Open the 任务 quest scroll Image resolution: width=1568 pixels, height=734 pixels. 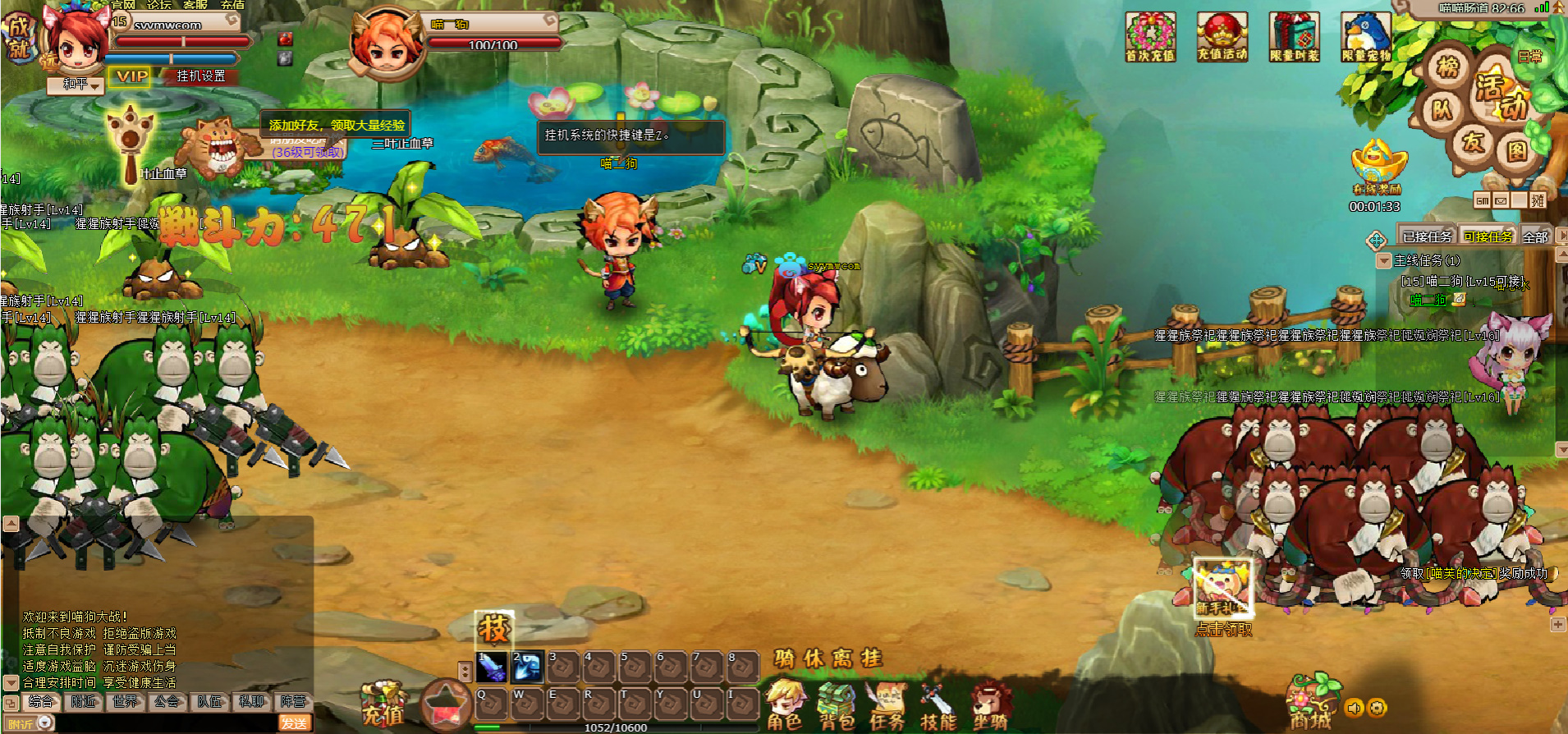tap(887, 706)
